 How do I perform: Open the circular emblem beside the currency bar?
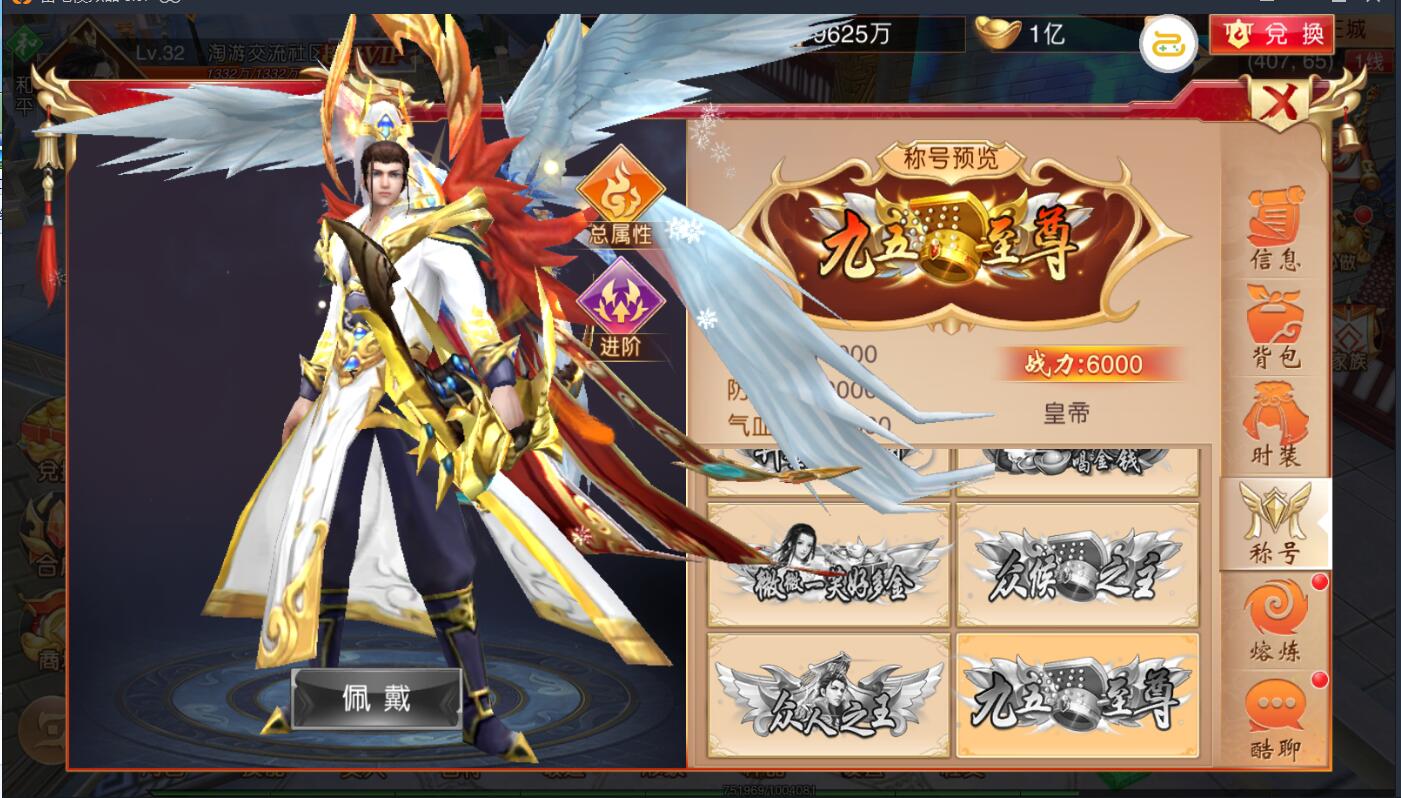(x=1169, y=44)
